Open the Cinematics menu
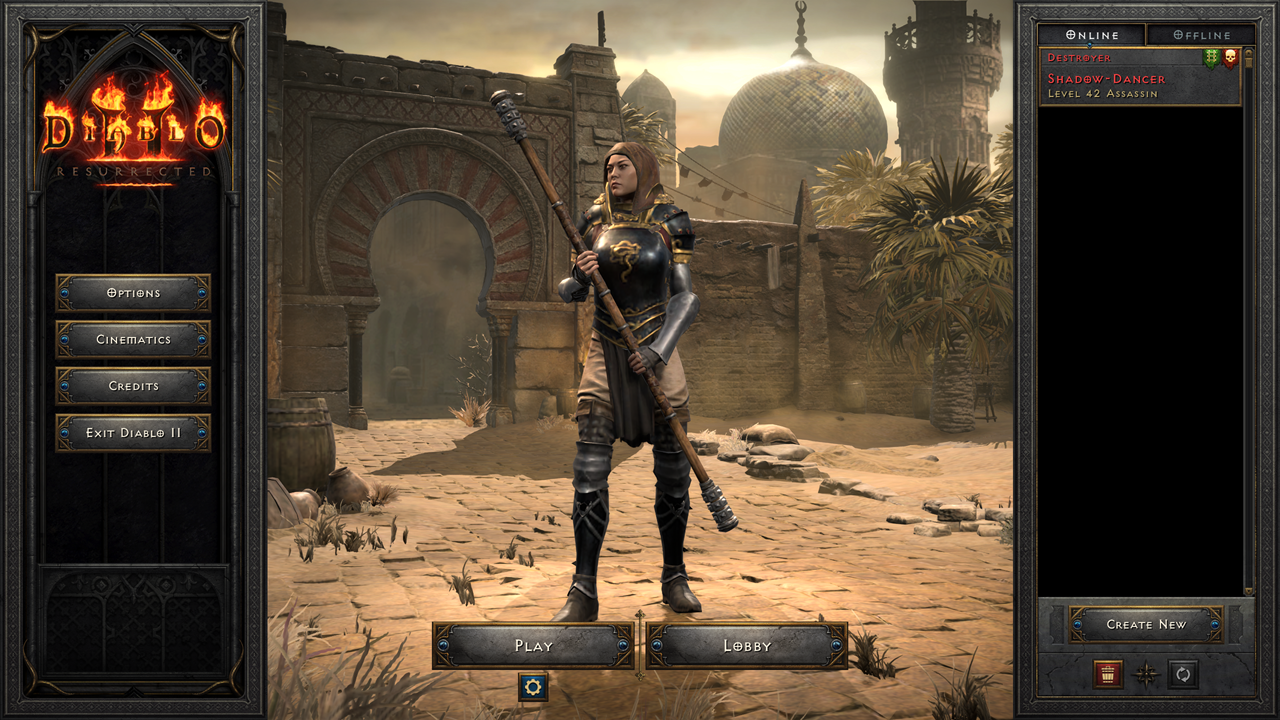The width and height of the screenshot is (1280, 720). click(135, 340)
